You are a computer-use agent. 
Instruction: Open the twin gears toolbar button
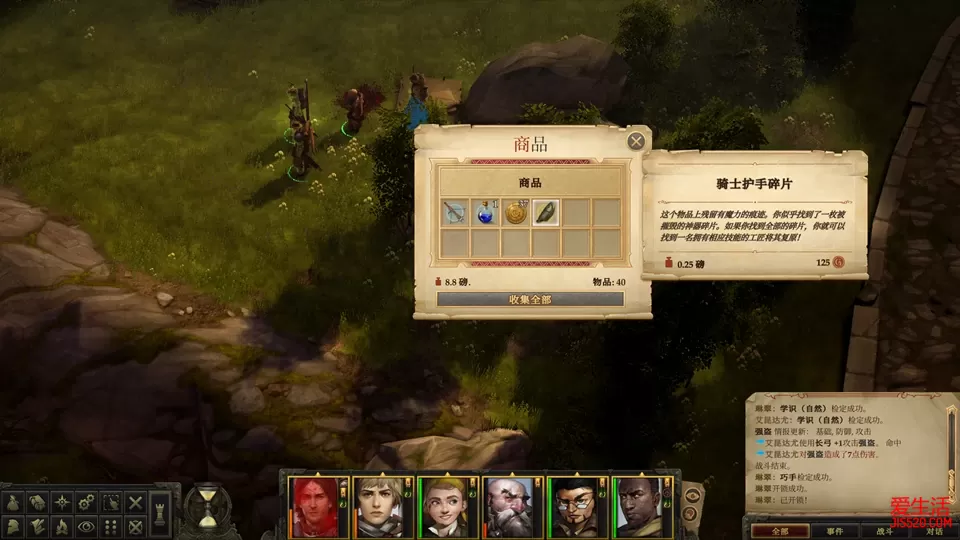click(87, 502)
